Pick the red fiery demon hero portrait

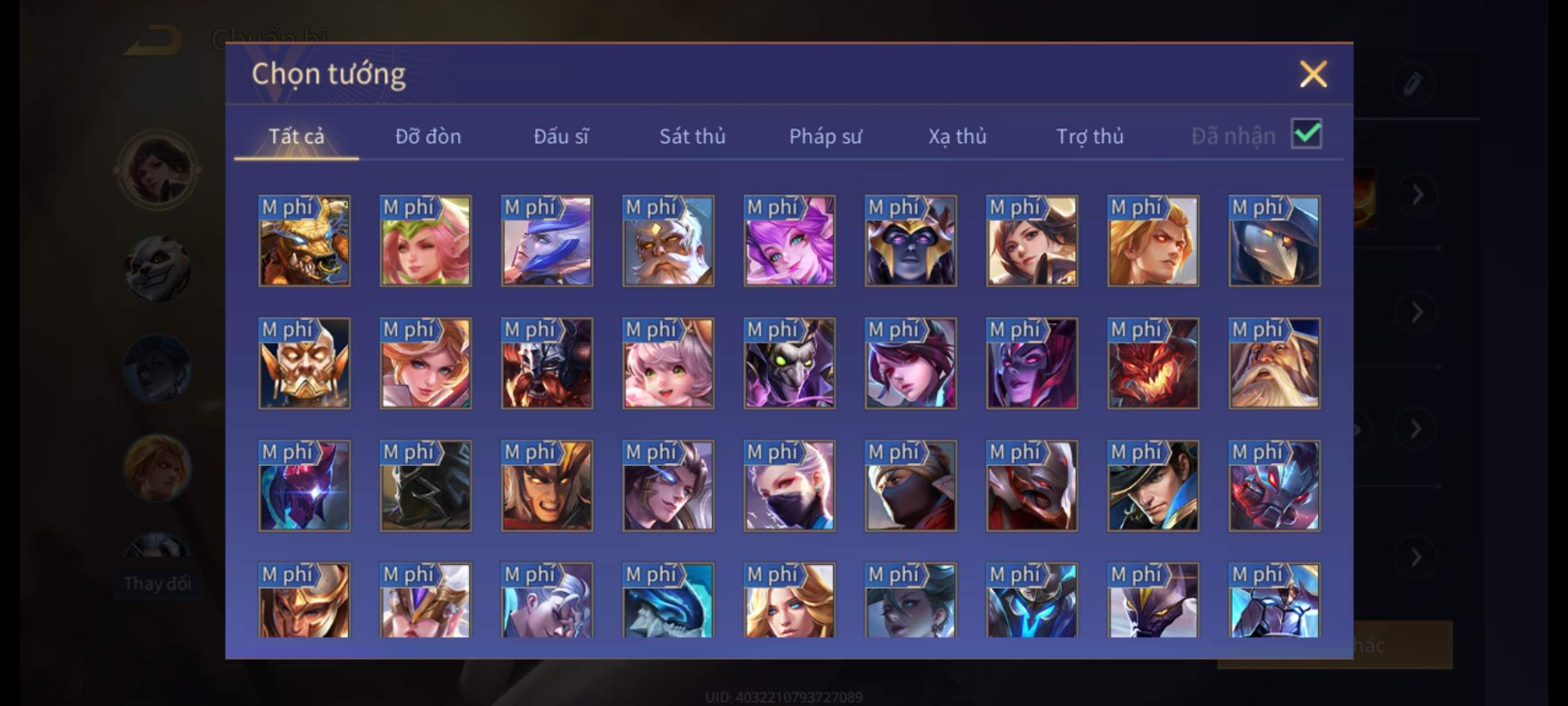pyautogui.click(x=1153, y=363)
